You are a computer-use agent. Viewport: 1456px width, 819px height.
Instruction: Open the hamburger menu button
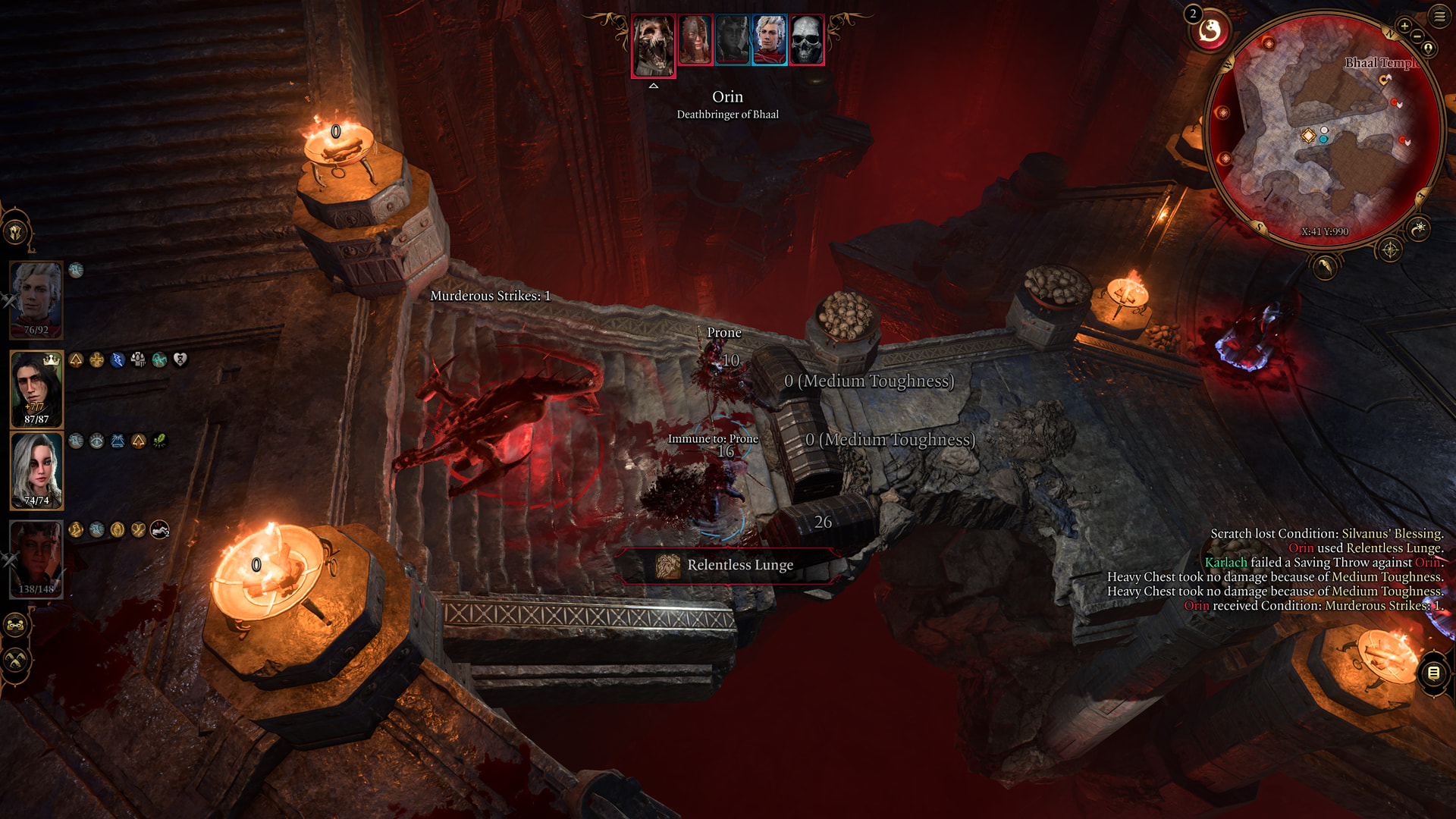pos(1439,16)
